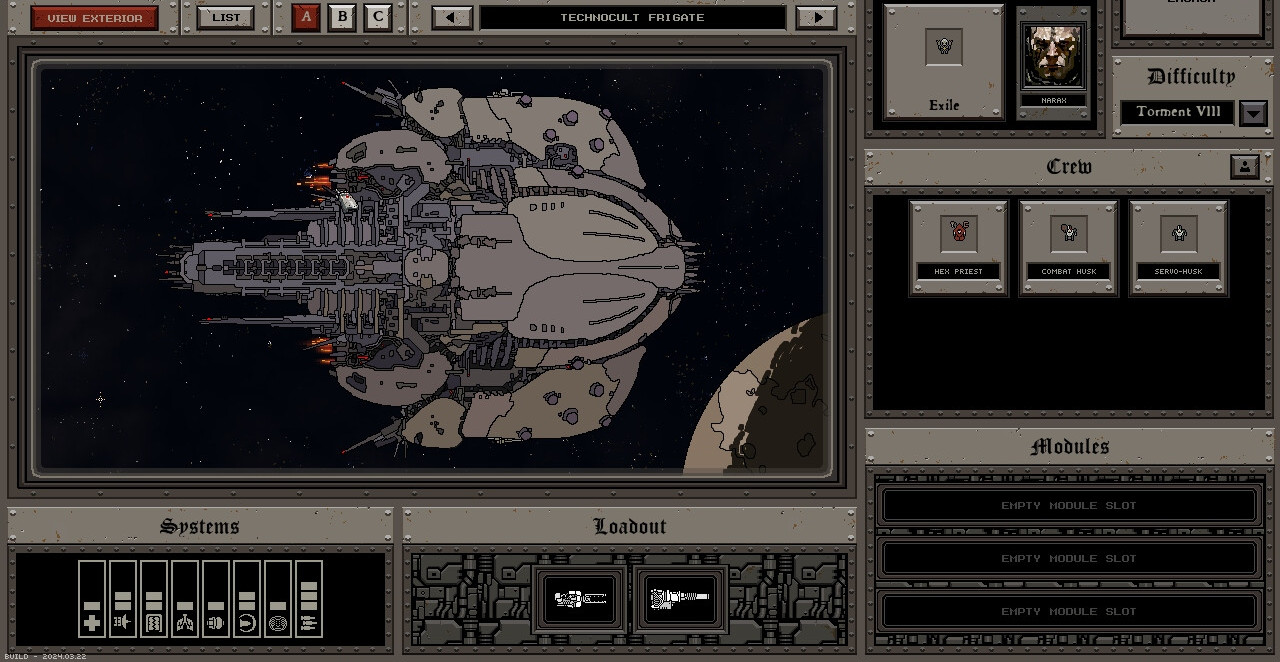Open the Difficulty dropdown arrow

point(1253,113)
